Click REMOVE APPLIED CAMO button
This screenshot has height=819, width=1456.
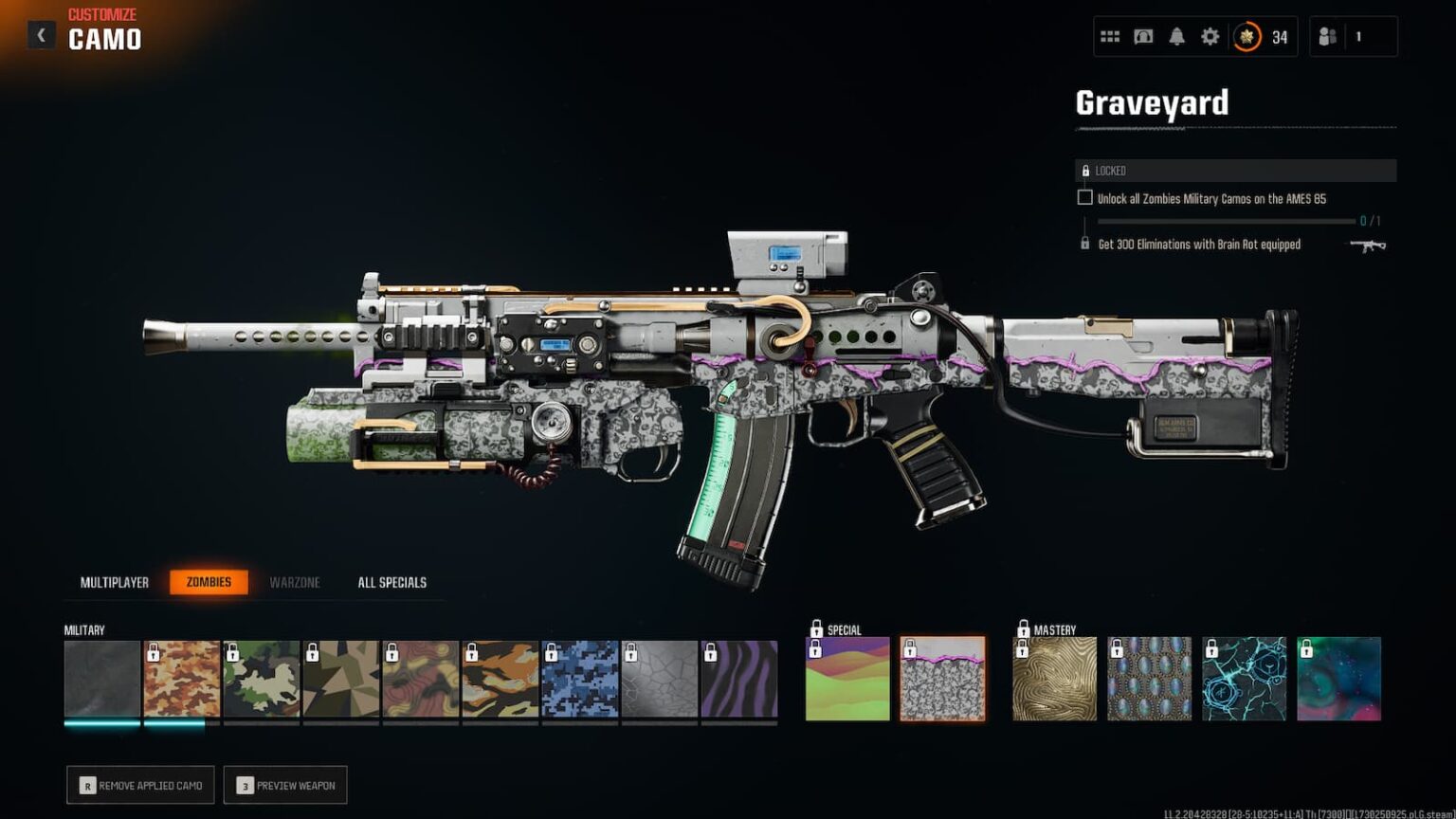pos(139,785)
